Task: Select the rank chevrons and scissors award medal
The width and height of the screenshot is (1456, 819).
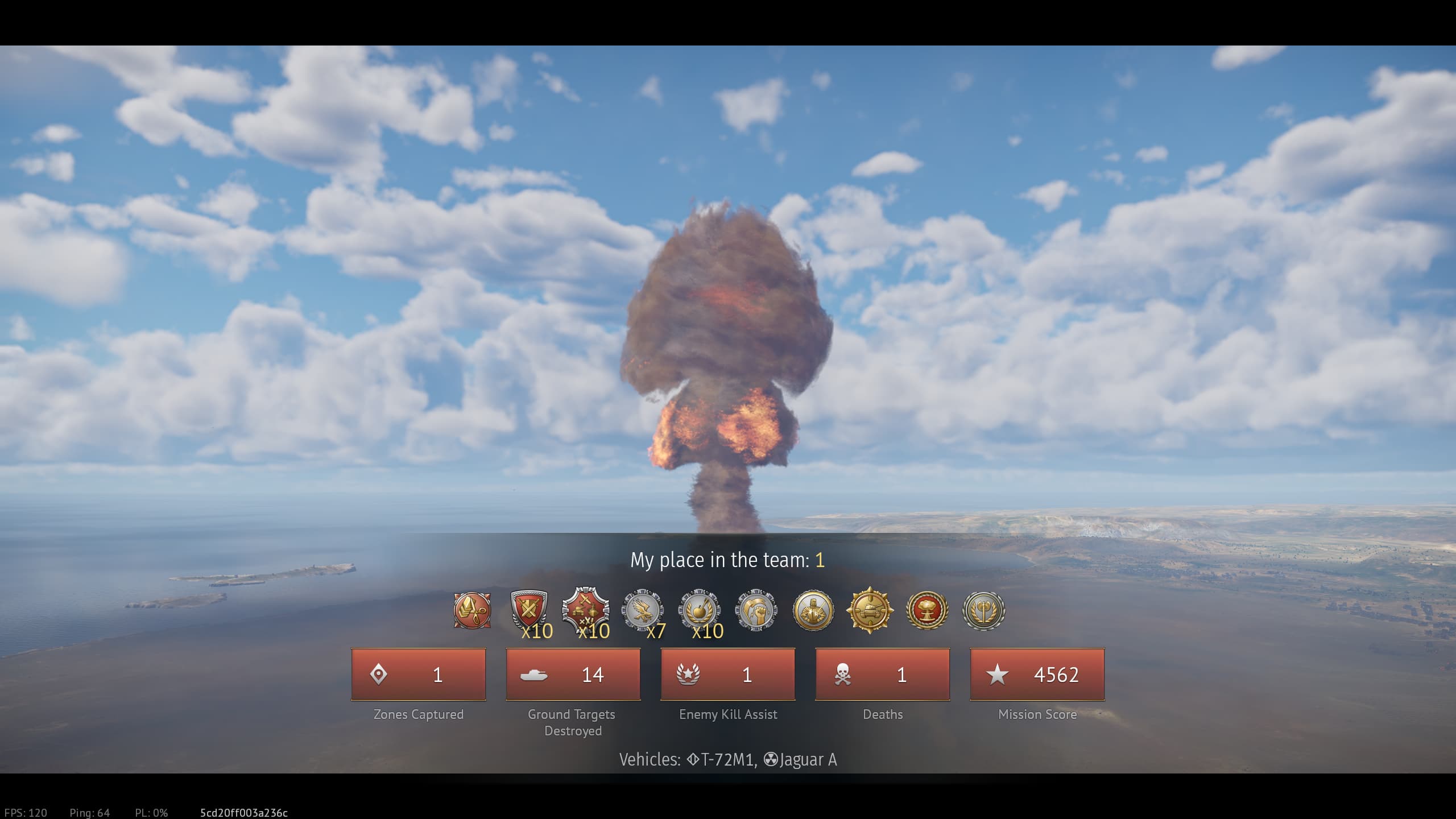Action: 472,611
